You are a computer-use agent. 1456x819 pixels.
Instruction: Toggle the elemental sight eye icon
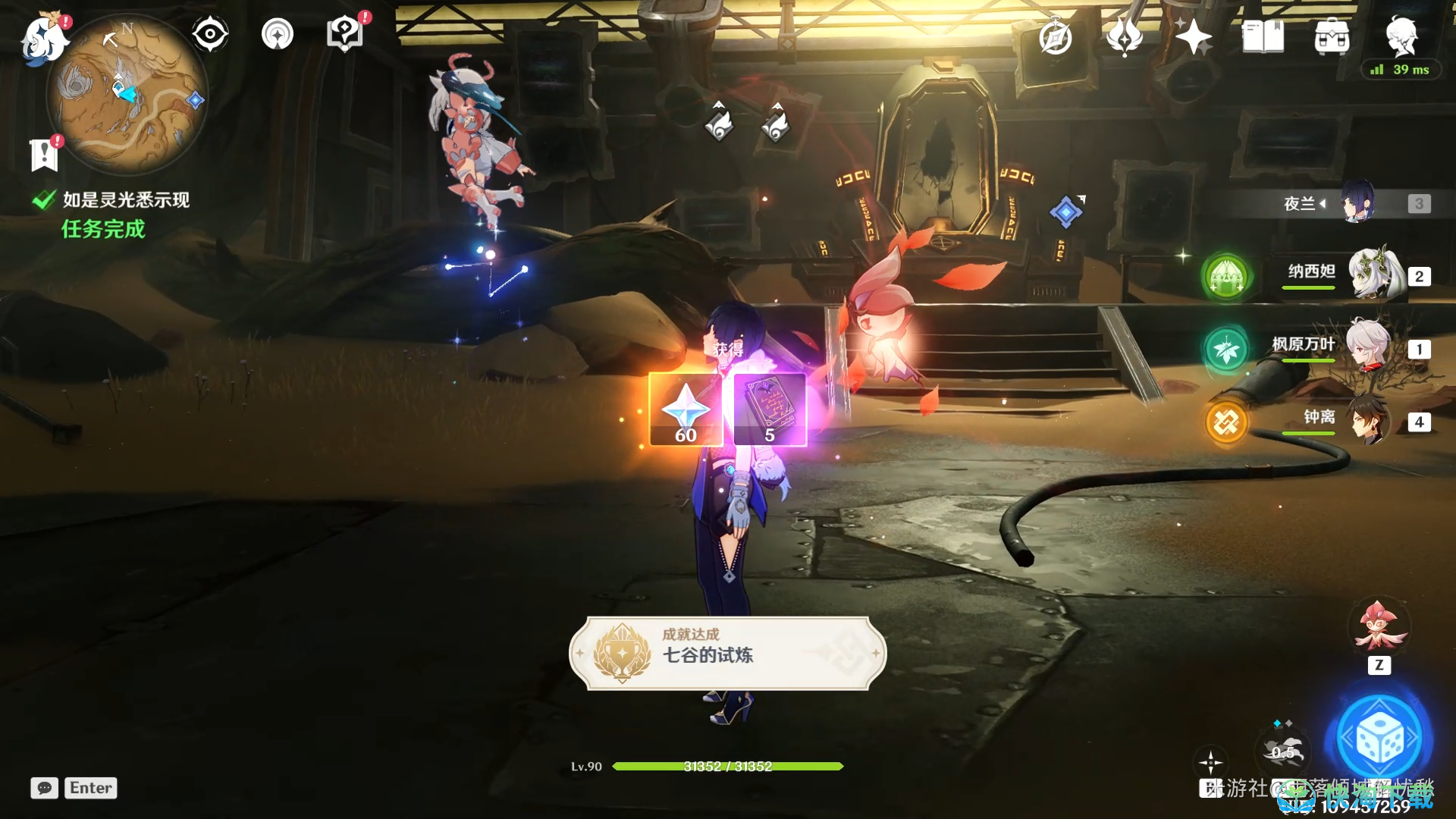209,34
